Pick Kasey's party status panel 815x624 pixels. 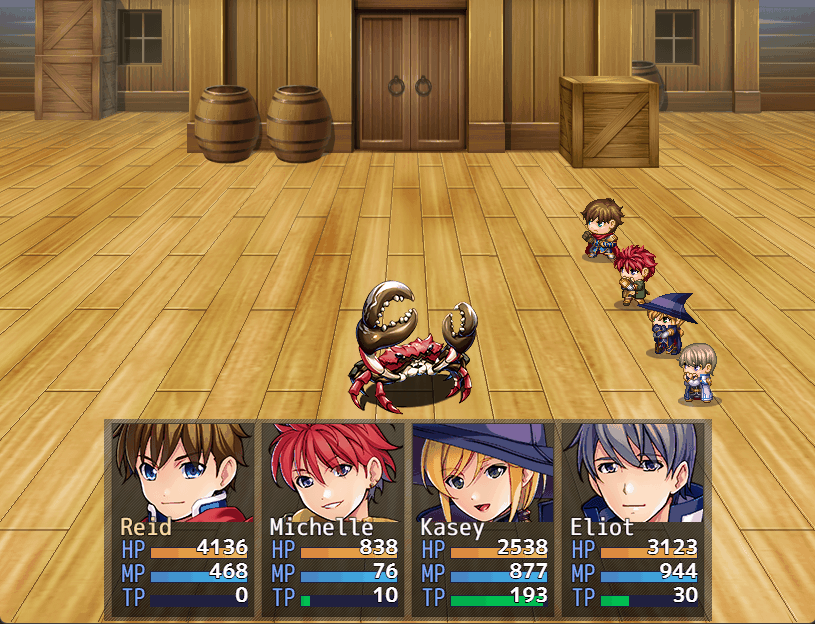484,518
